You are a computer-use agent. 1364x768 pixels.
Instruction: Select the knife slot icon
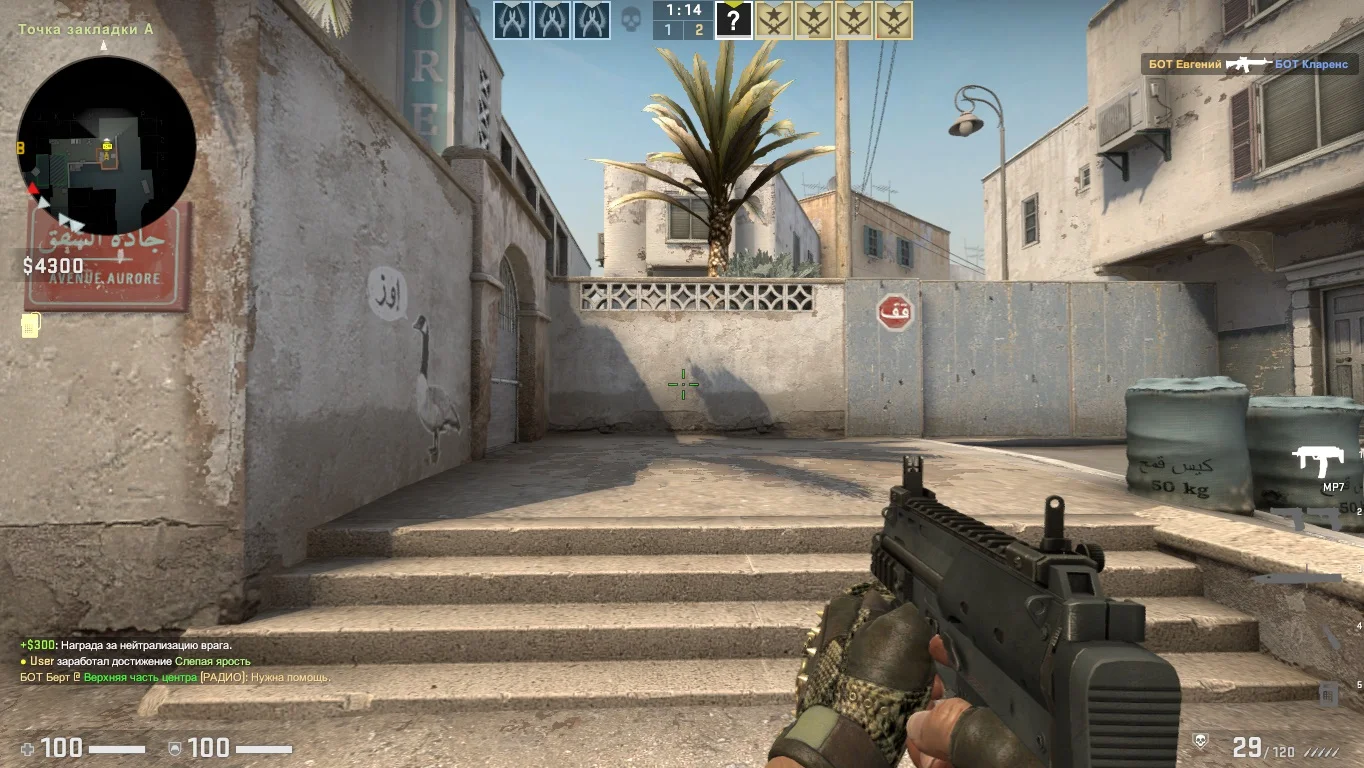point(1299,578)
